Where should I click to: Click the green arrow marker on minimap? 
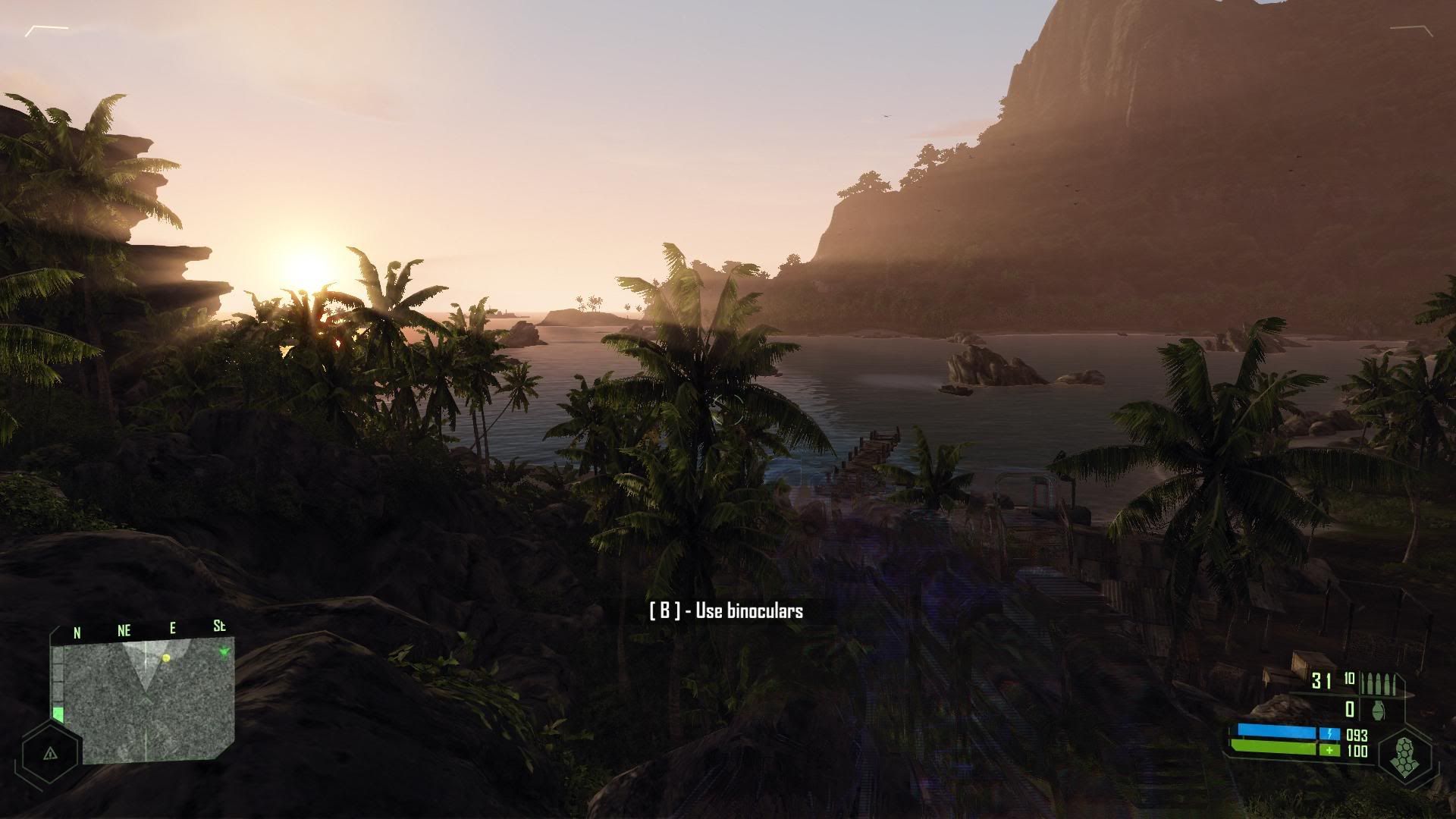pyautogui.click(x=224, y=652)
